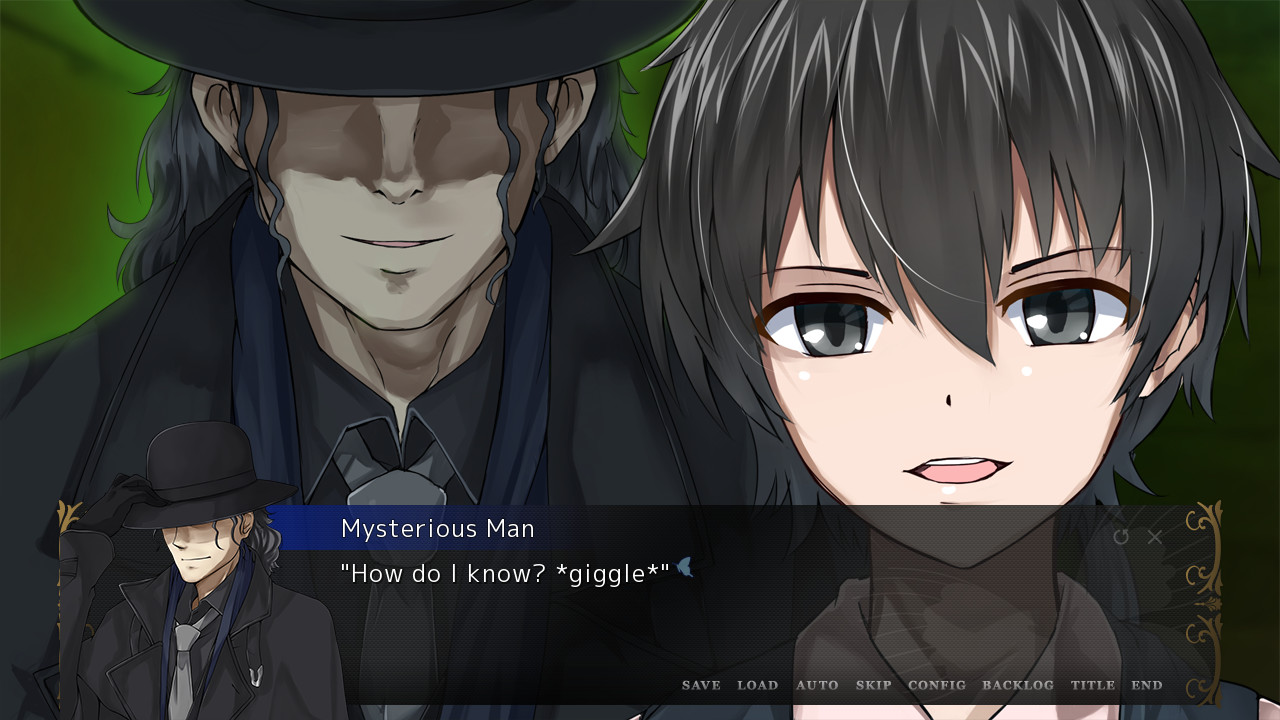This screenshot has width=1280, height=720.
Task: Open the LOAD menu
Action: [757, 685]
